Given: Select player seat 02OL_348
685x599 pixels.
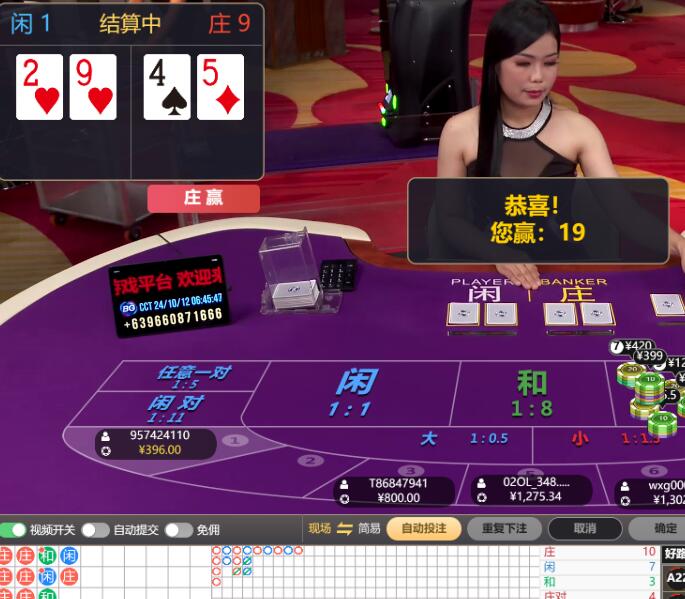Looking at the screenshot, I should coord(532,490).
